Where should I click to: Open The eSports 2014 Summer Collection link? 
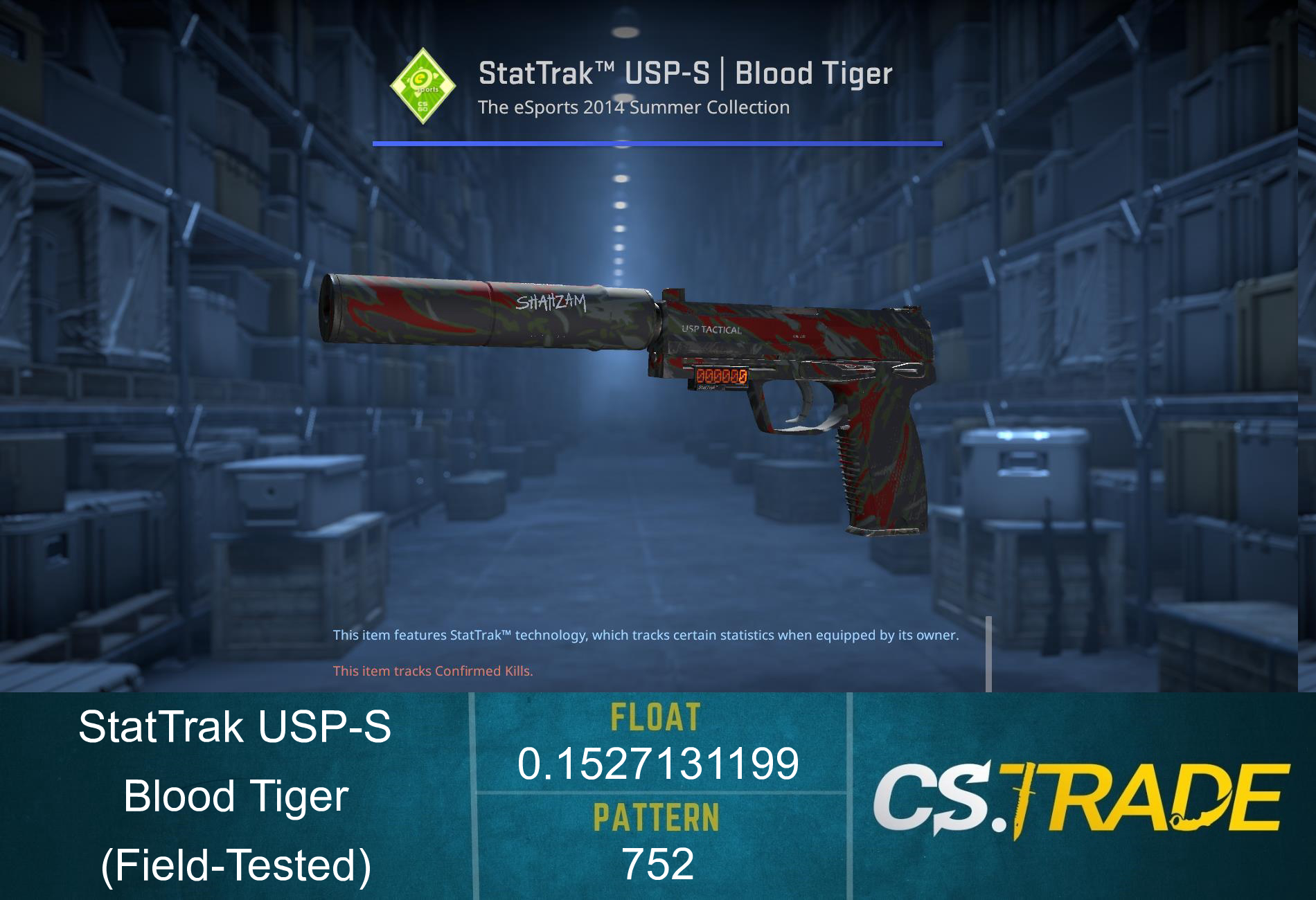point(633,107)
